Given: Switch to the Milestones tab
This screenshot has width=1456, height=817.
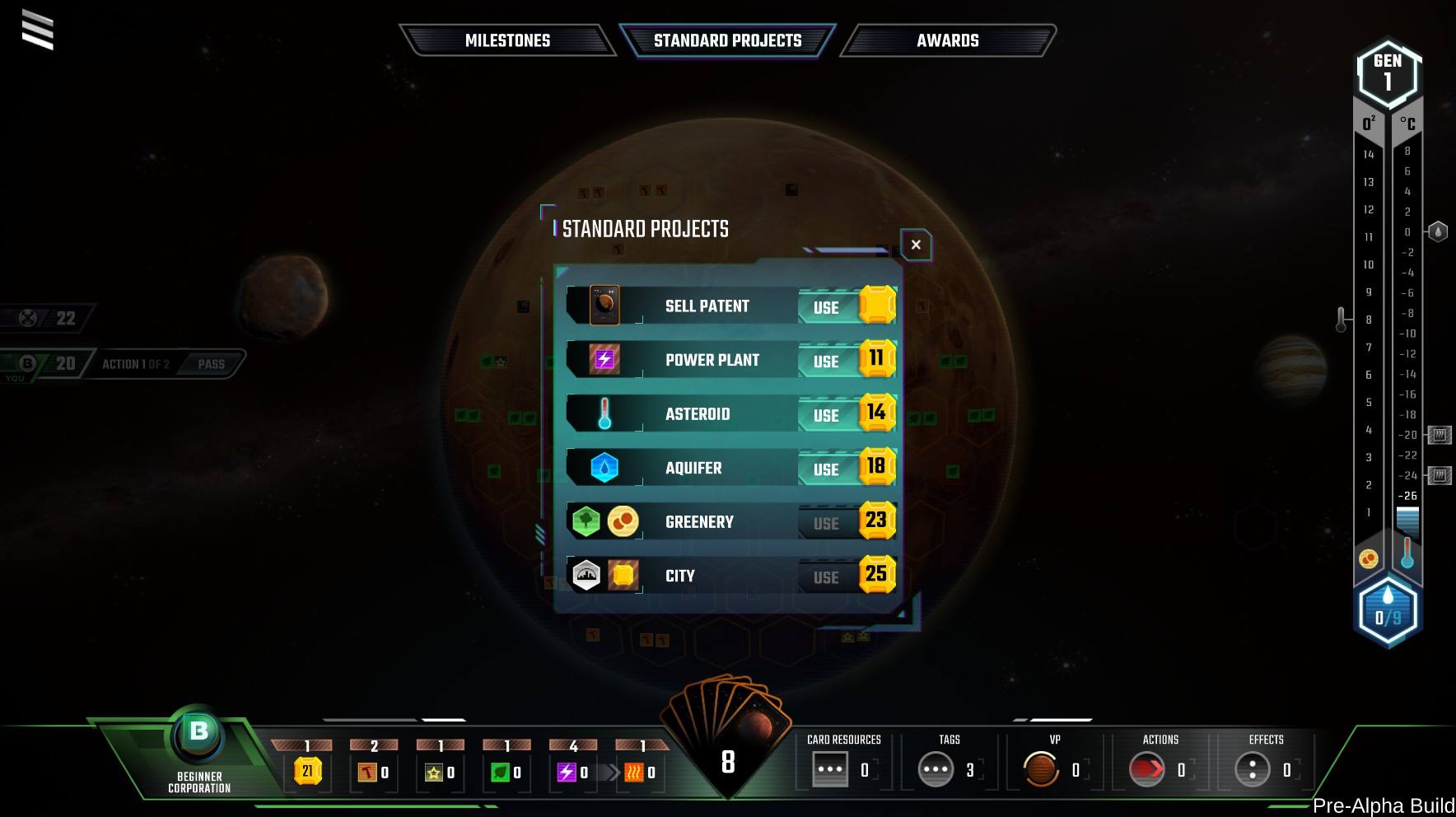Looking at the screenshot, I should [x=507, y=40].
